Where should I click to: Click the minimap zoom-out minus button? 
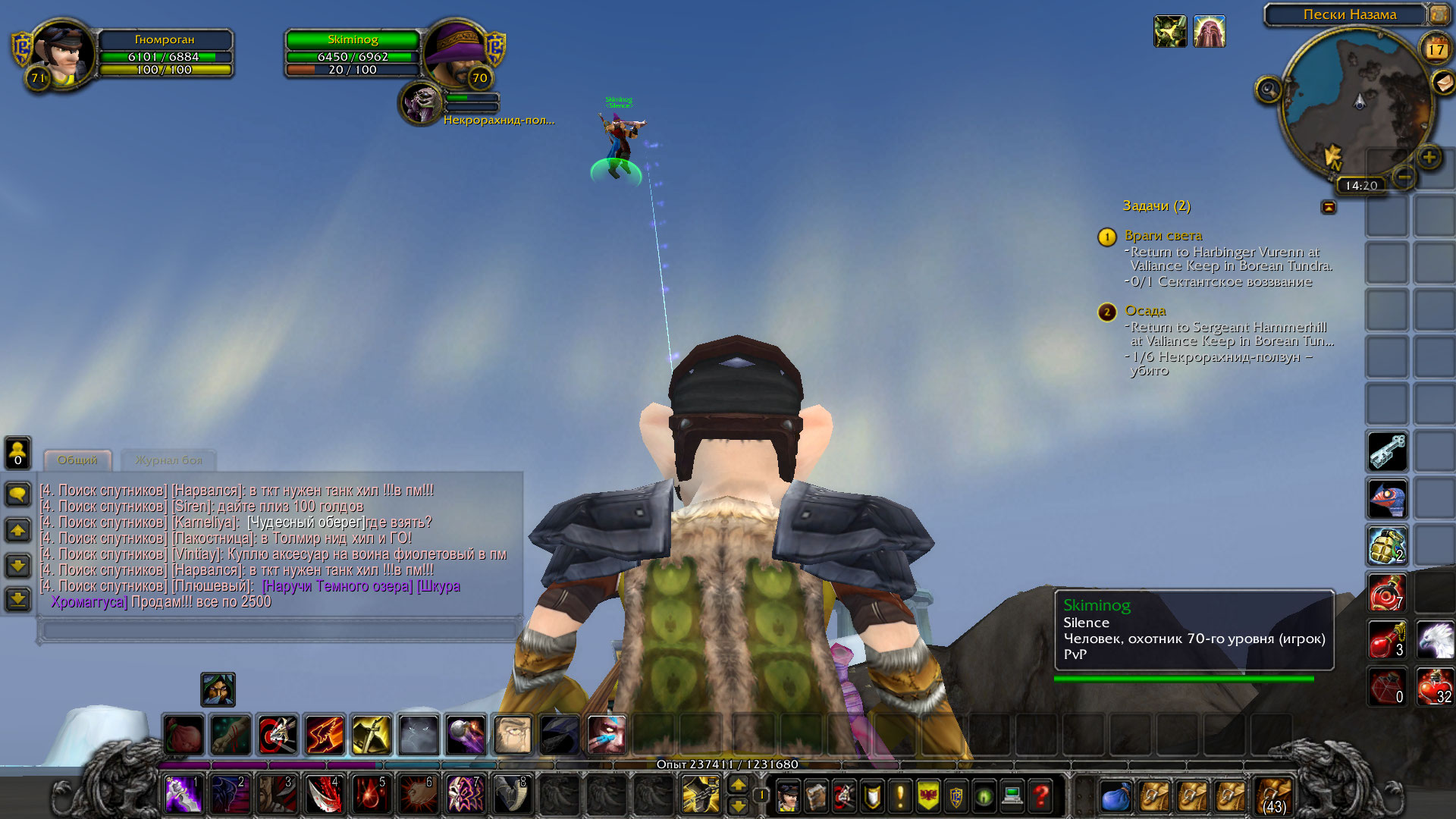1404,177
